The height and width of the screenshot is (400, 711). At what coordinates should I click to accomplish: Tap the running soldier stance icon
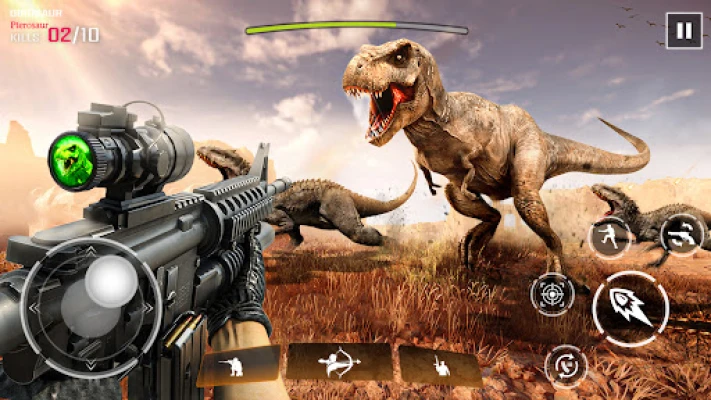(609, 237)
